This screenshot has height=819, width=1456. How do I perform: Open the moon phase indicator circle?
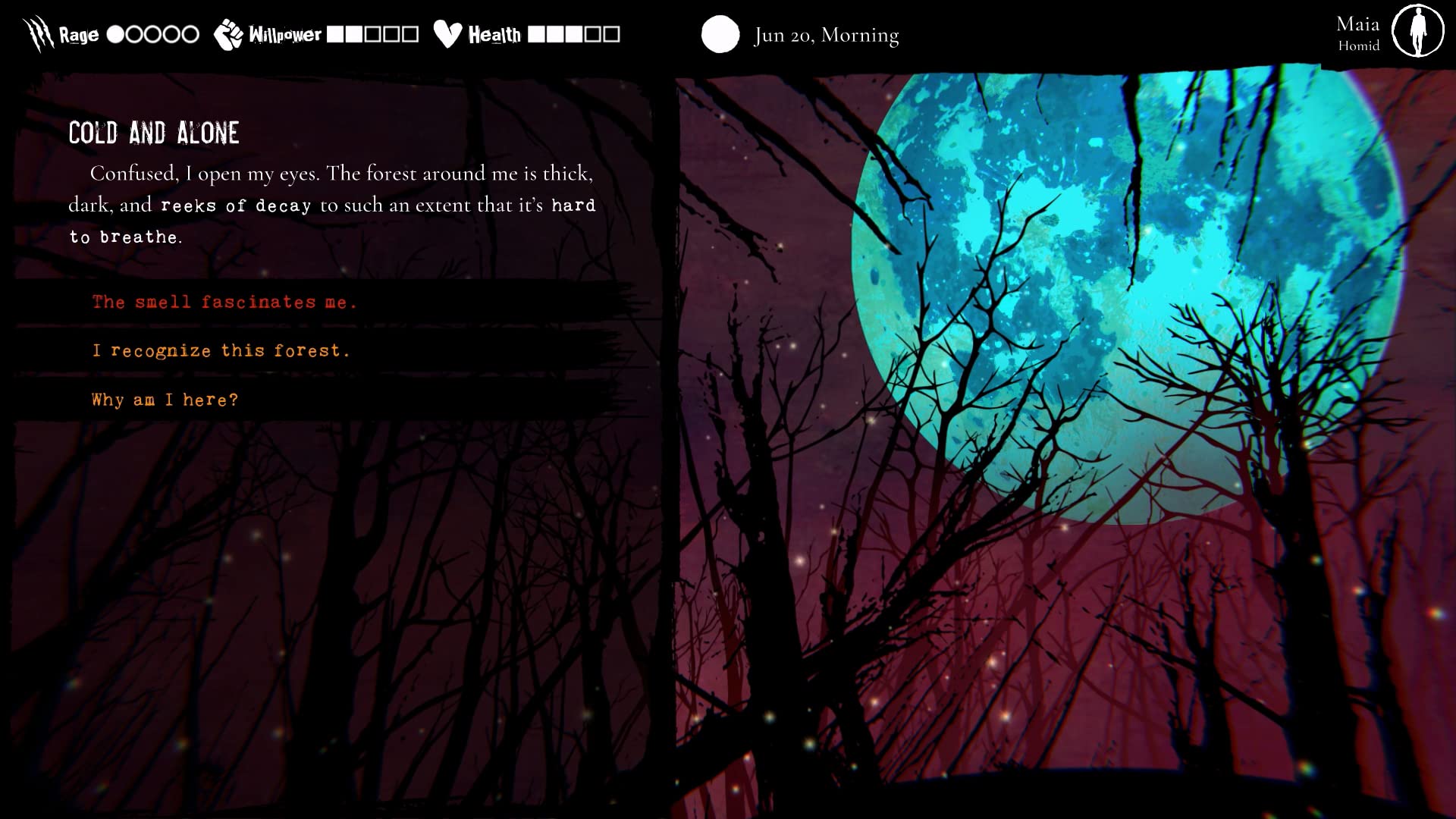pos(720,33)
